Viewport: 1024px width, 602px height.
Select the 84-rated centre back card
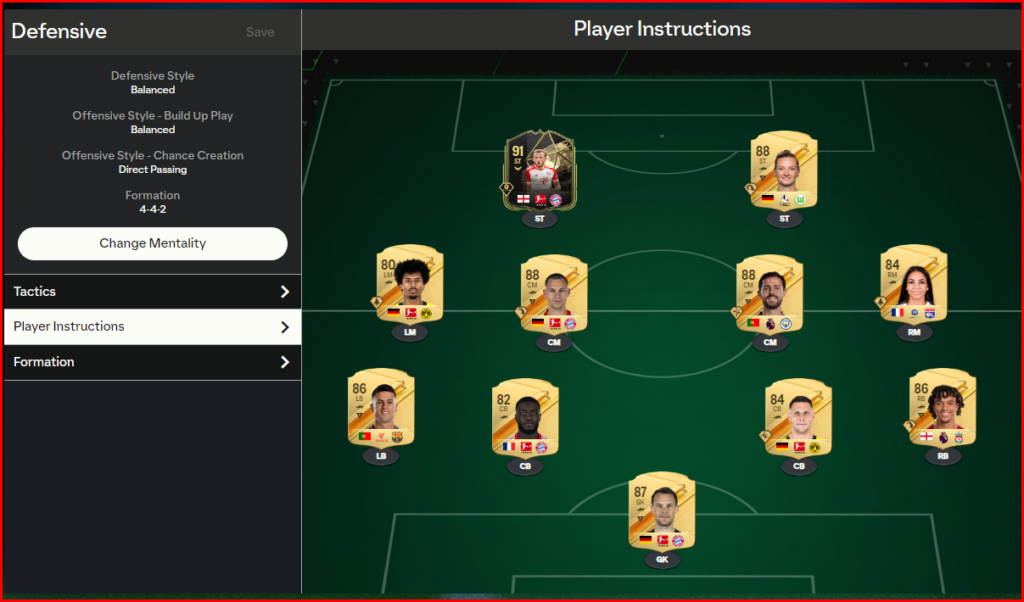point(798,419)
